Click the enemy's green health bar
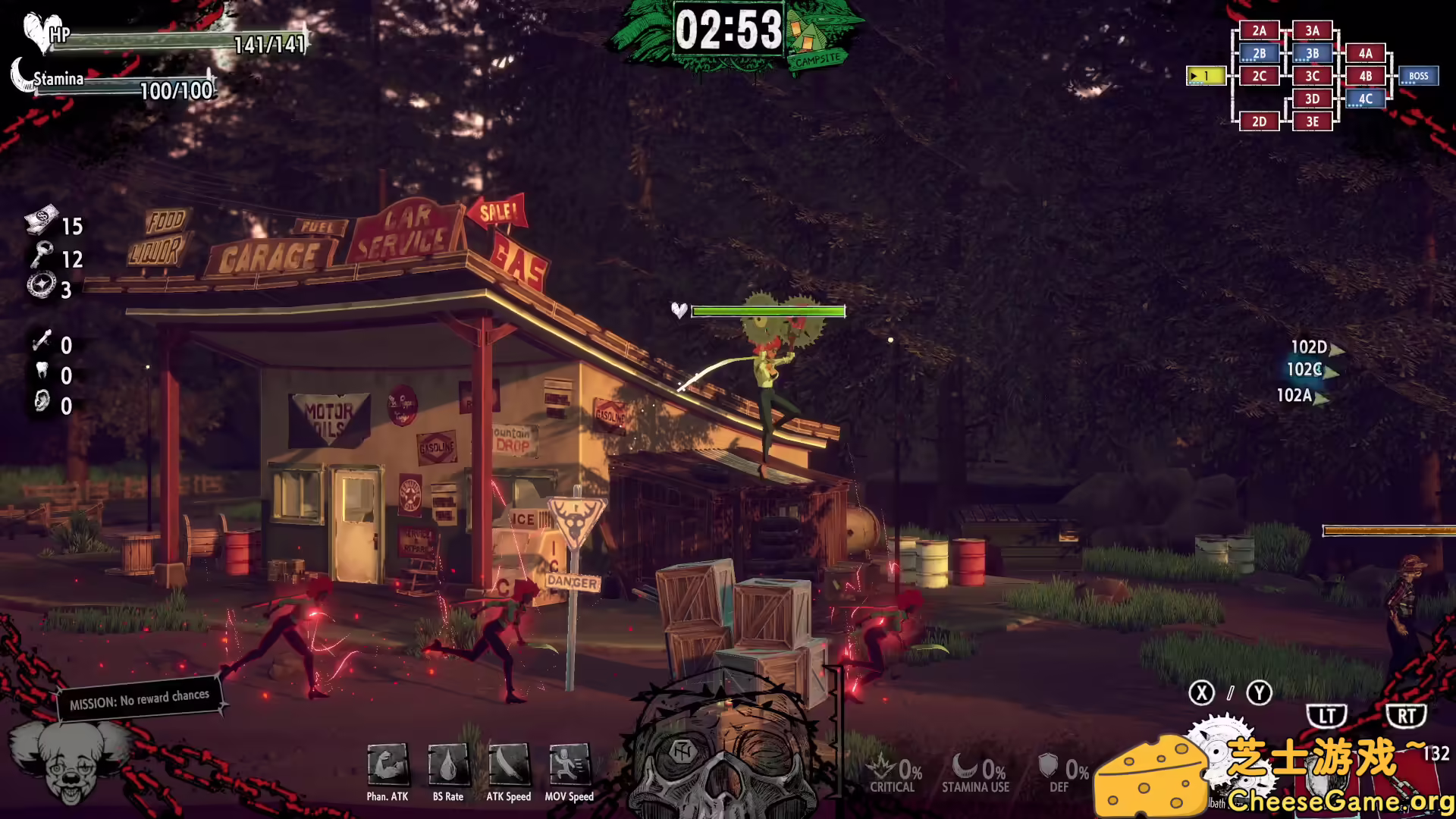The width and height of the screenshot is (1456, 819). (x=769, y=311)
